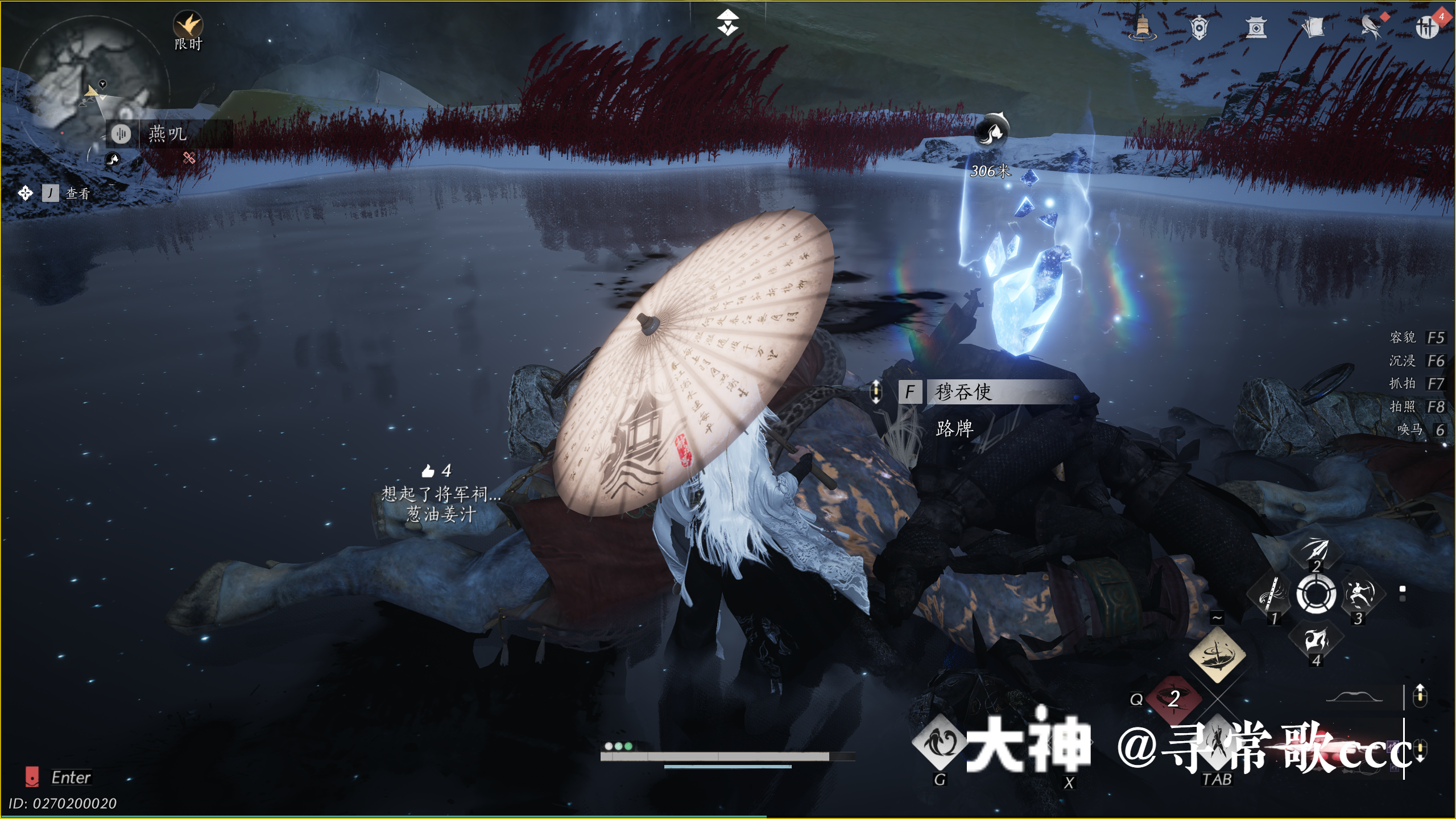Image resolution: width=1456 pixels, height=819 pixels.
Task: Open the bird messenger icon
Action: tap(1371, 27)
